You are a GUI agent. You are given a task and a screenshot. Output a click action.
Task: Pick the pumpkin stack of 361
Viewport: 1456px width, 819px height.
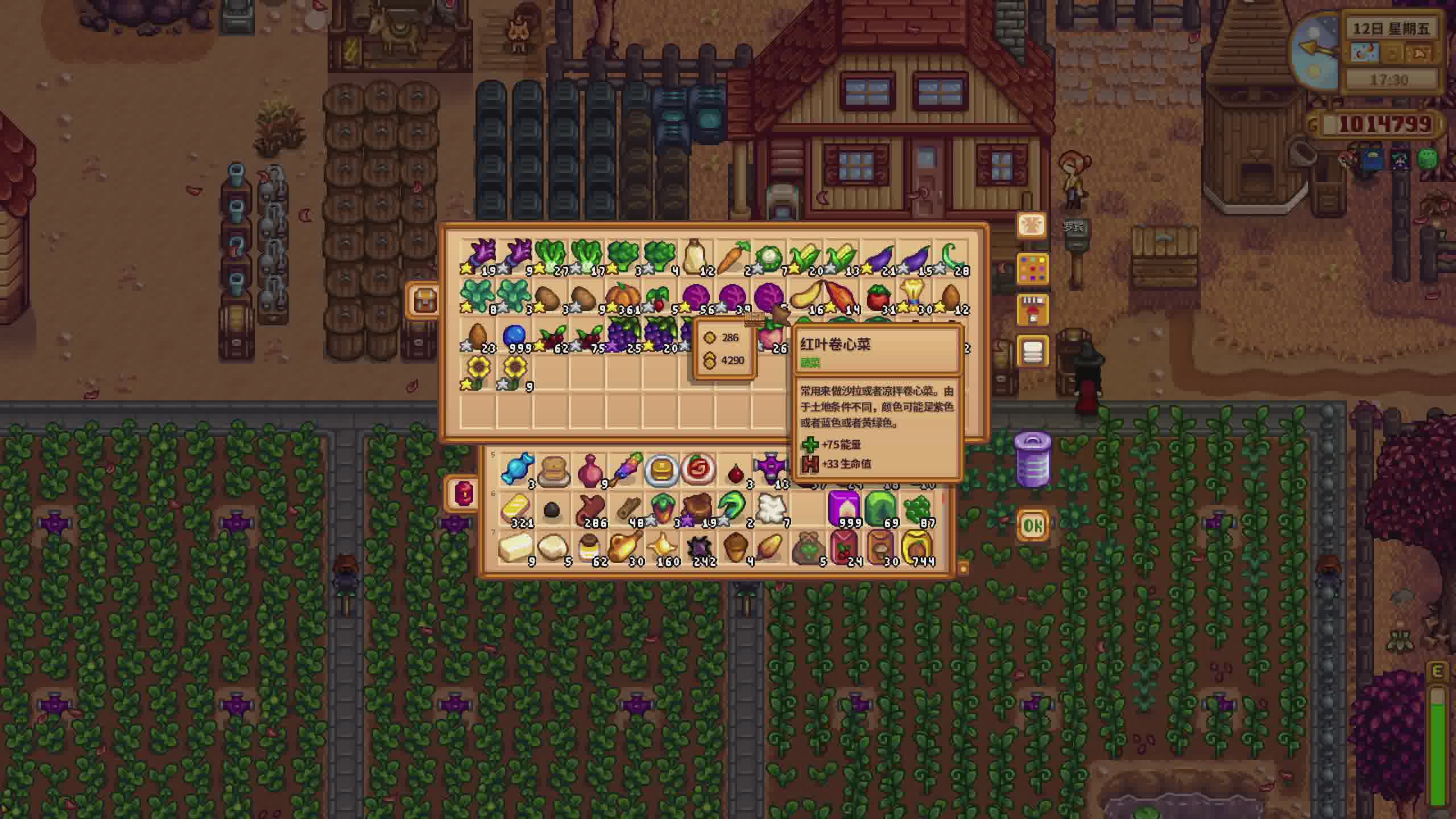622,297
